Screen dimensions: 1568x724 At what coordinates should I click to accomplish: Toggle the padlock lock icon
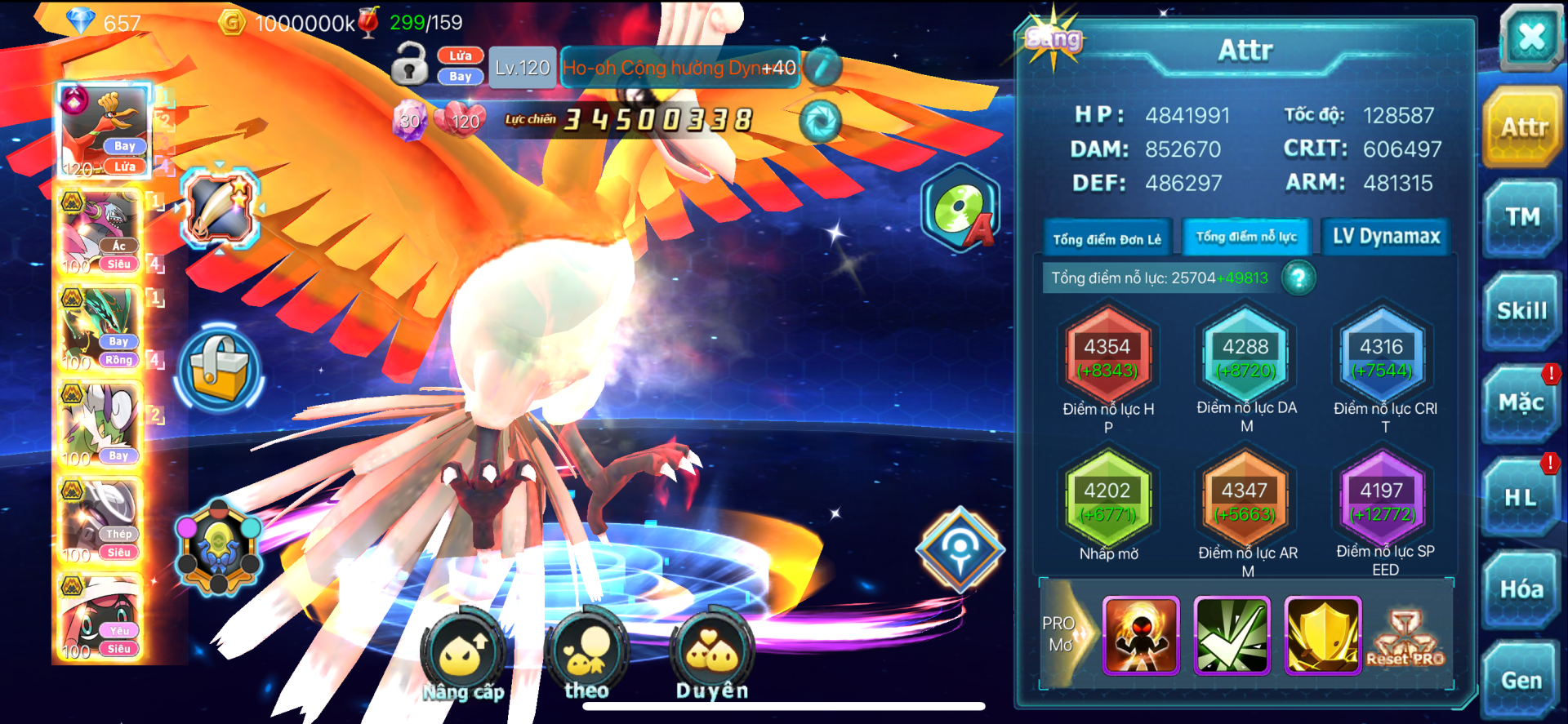(409, 64)
